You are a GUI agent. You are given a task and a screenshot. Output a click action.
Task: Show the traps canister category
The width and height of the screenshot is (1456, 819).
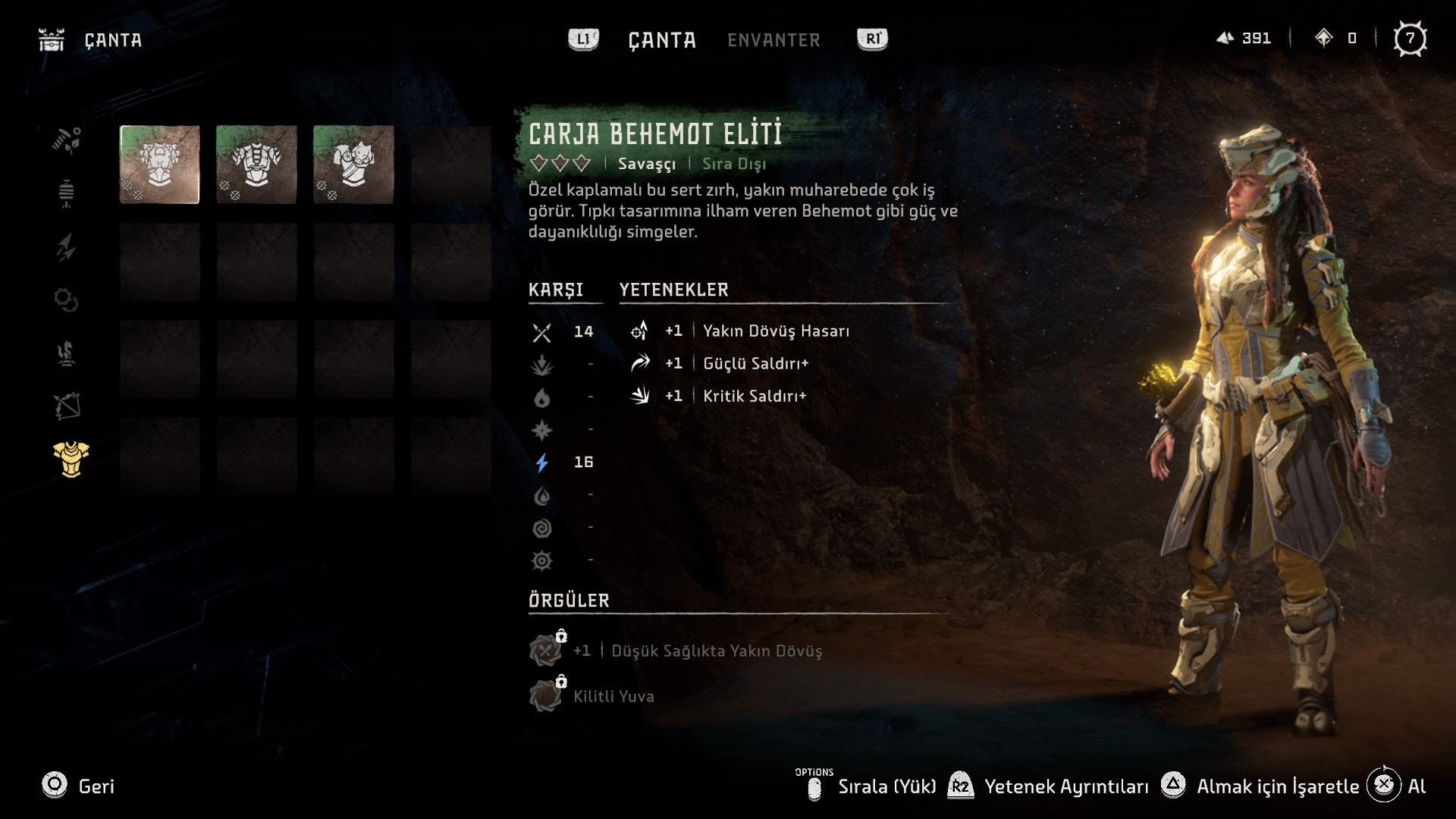tap(67, 193)
